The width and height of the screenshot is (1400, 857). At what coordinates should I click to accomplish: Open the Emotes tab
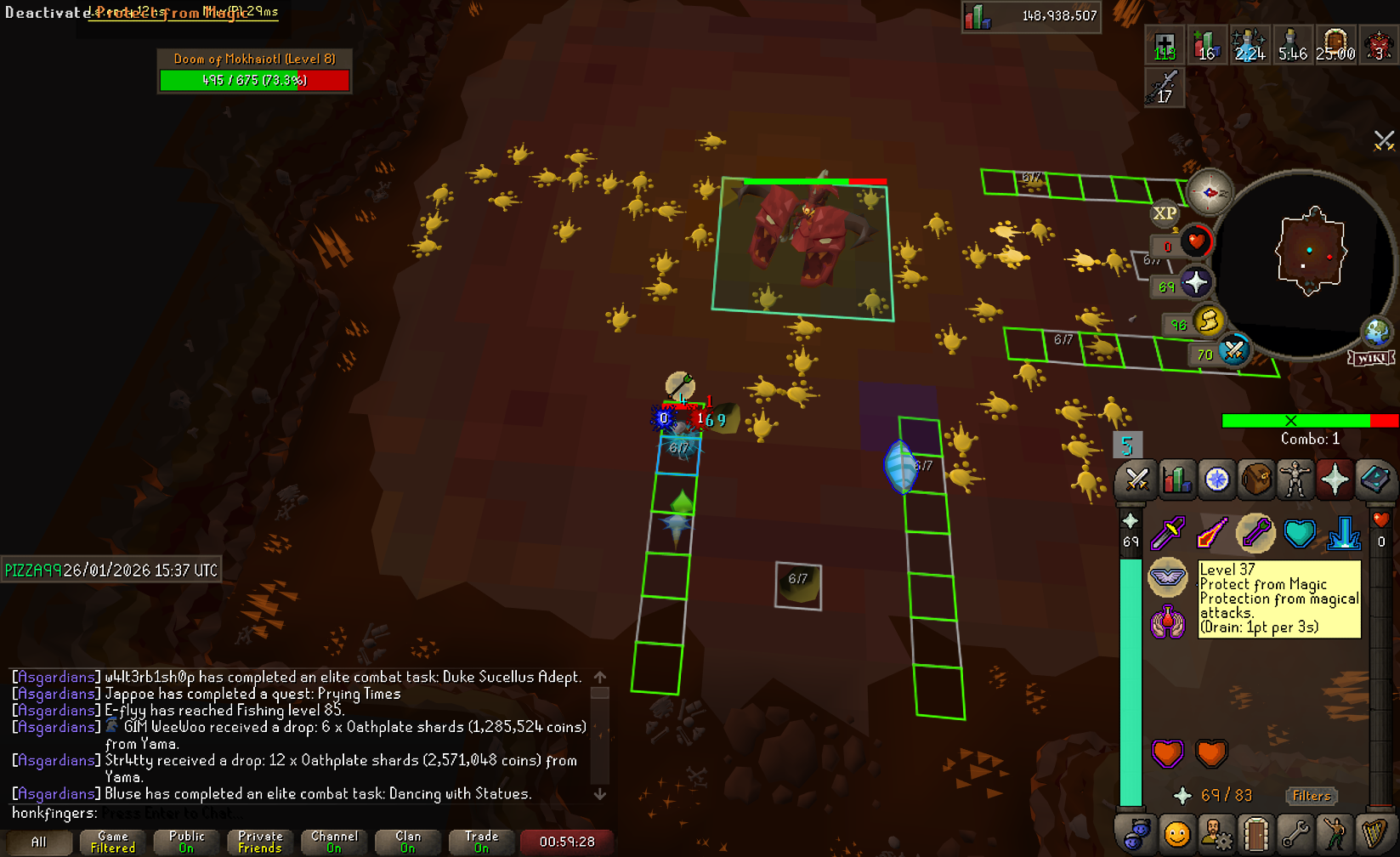[x=1335, y=835]
